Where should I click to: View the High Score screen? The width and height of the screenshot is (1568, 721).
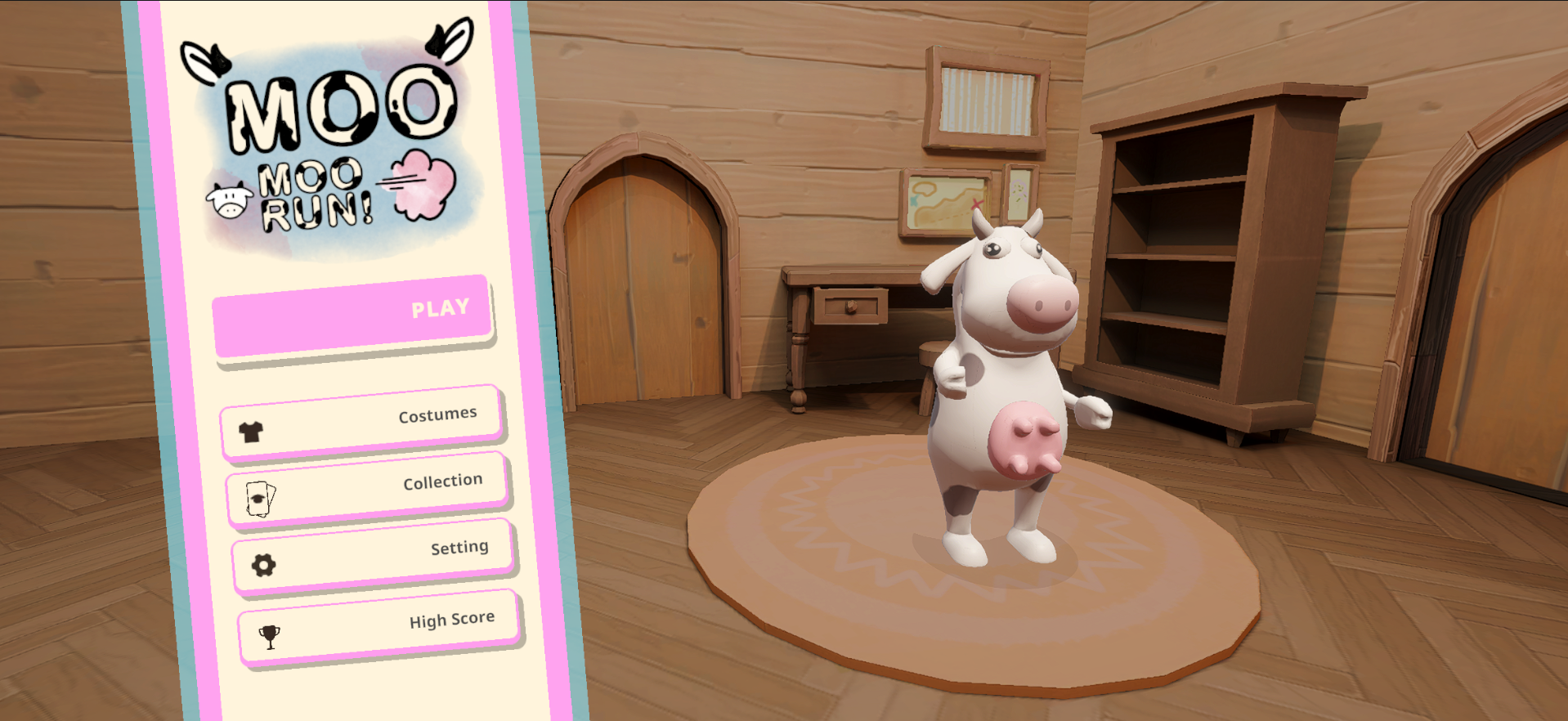(379, 627)
